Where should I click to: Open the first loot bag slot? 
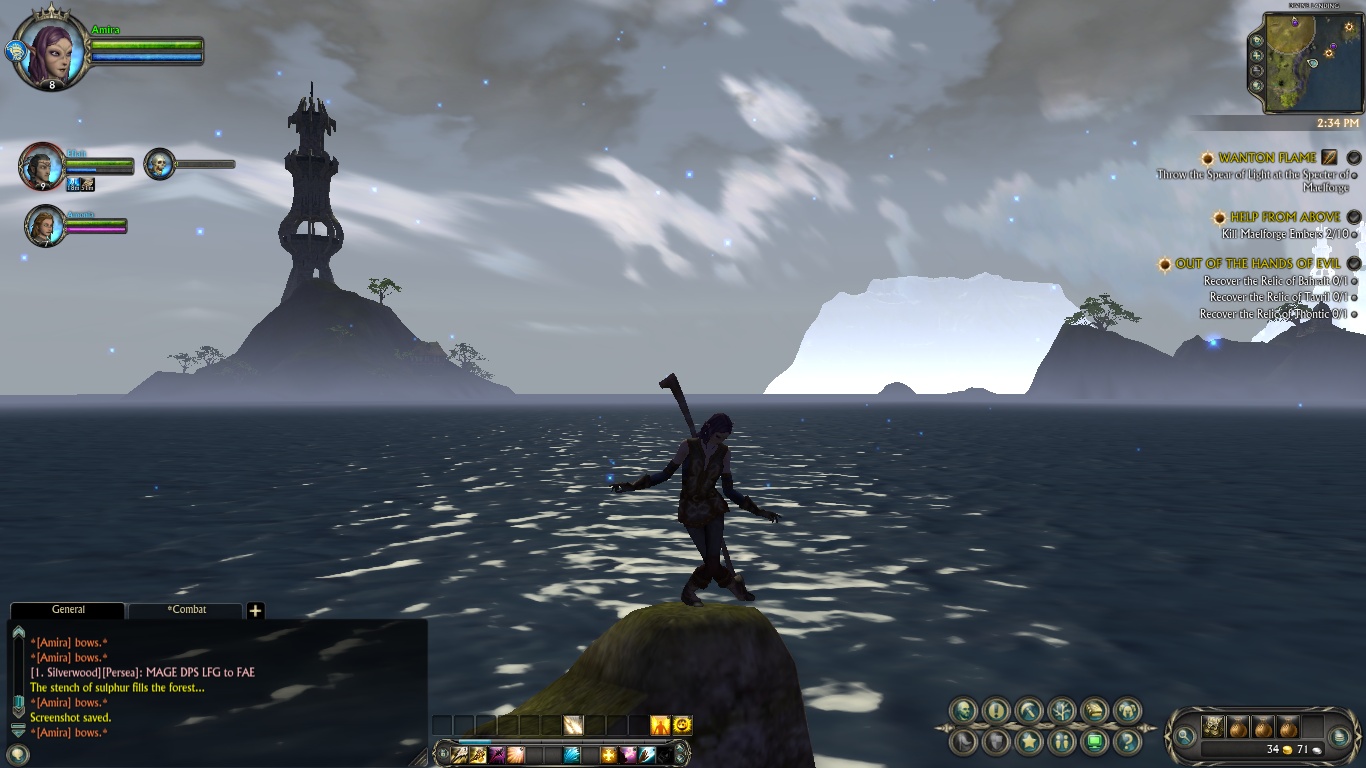coord(1213,727)
